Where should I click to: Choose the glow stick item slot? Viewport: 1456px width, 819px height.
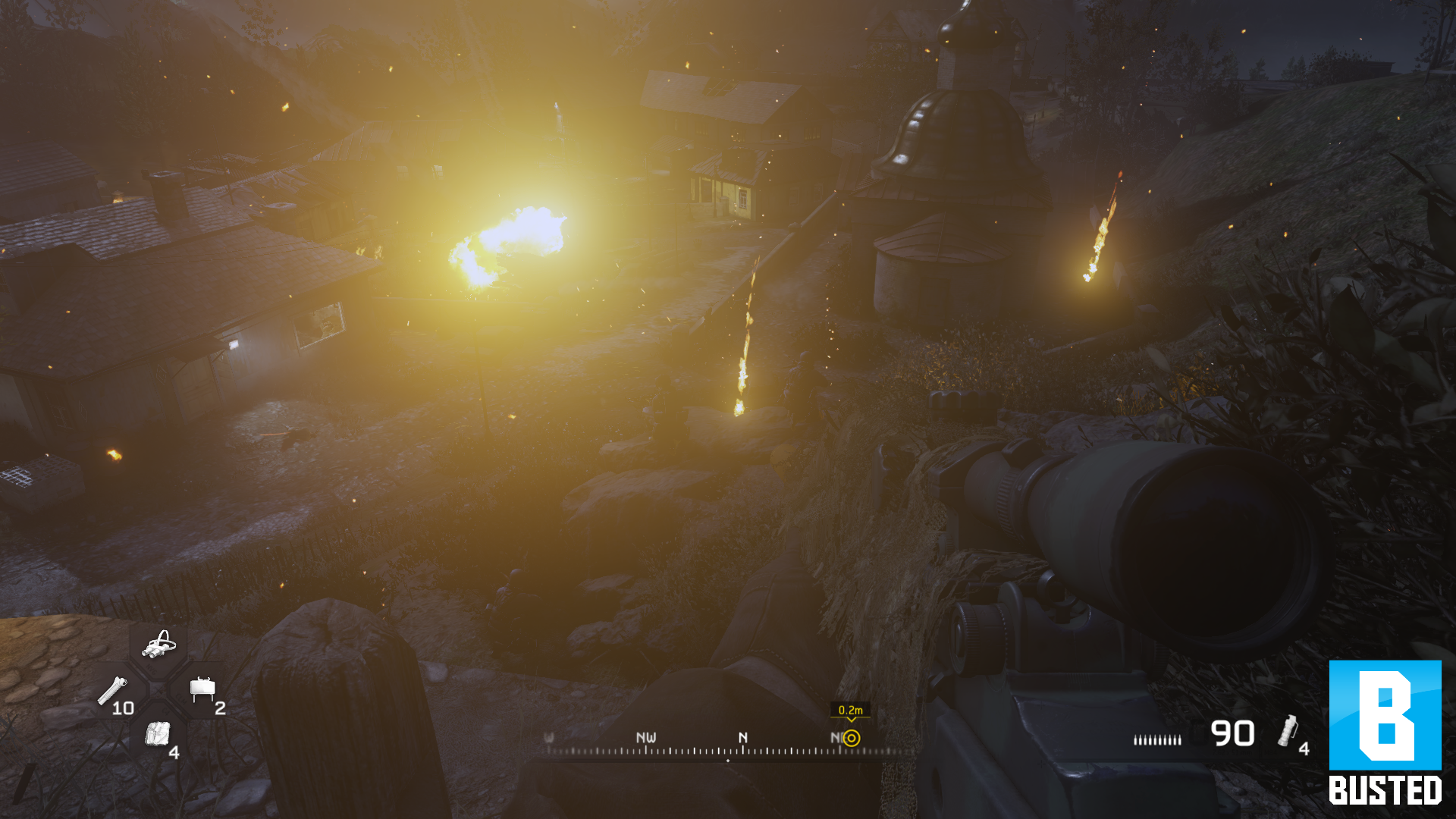coord(113,692)
